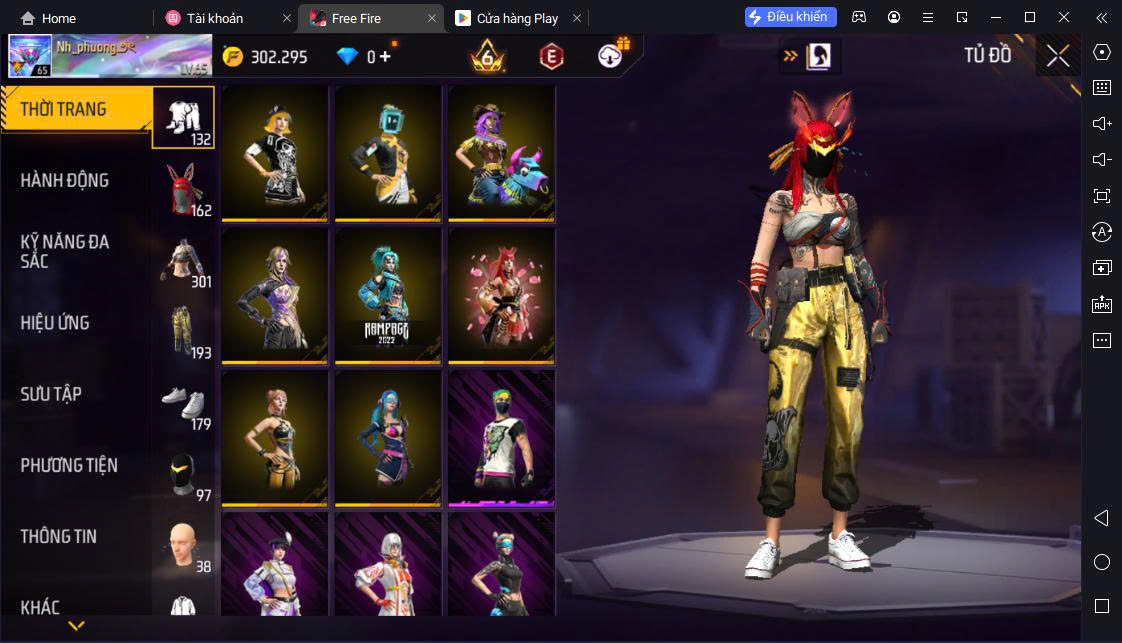Add diamonds with the plus button

point(386,57)
